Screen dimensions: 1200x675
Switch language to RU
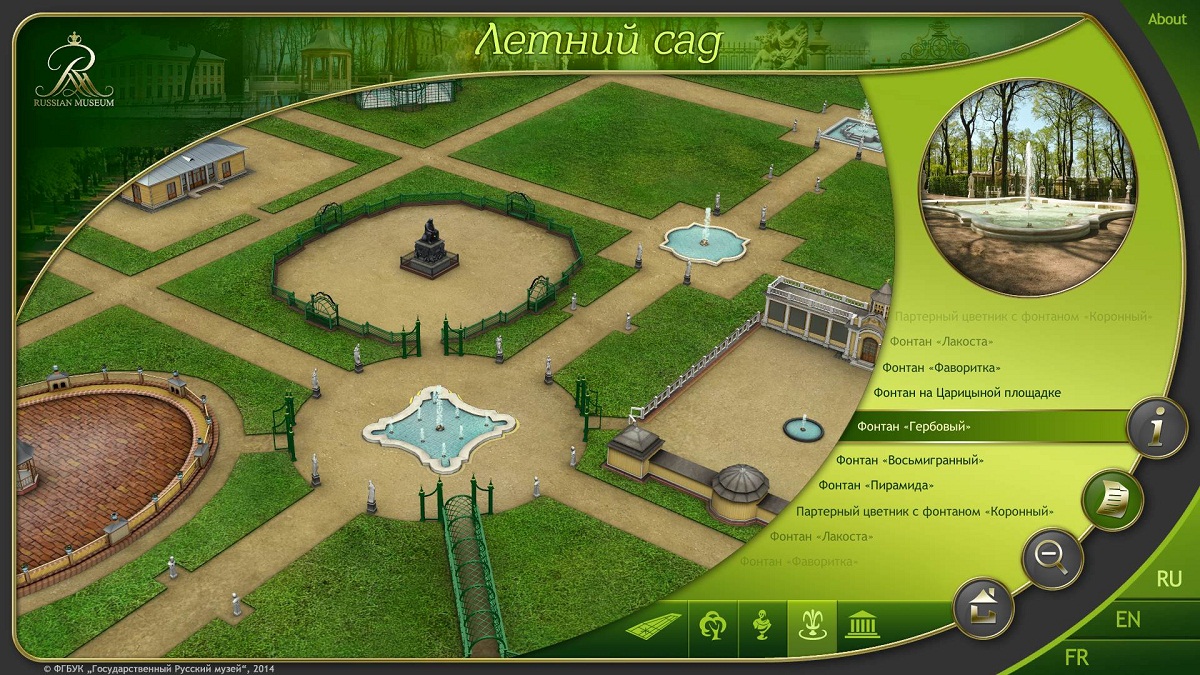click(x=1169, y=579)
